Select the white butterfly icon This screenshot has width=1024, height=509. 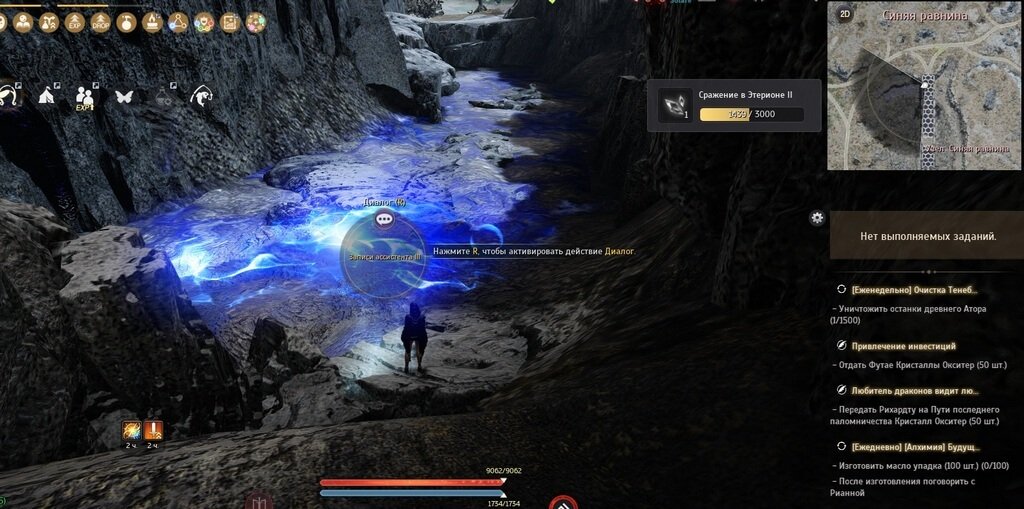point(125,97)
